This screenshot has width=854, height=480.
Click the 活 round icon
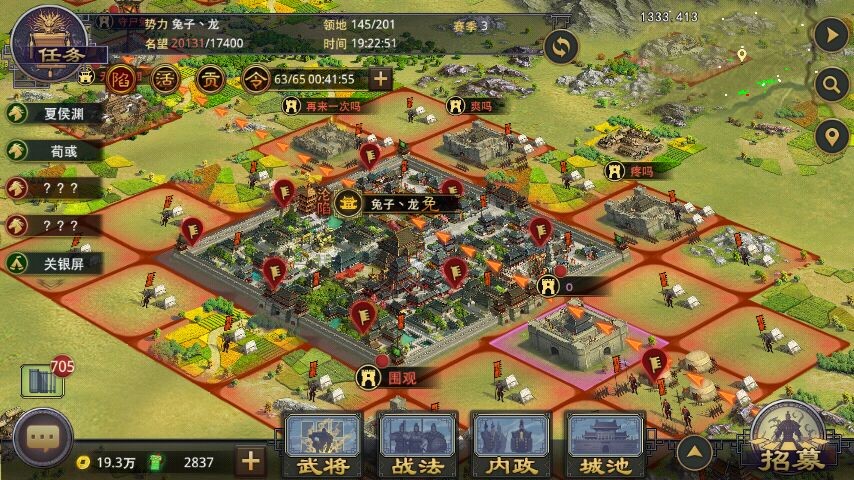pyautogui.click(x=170, y=80)
